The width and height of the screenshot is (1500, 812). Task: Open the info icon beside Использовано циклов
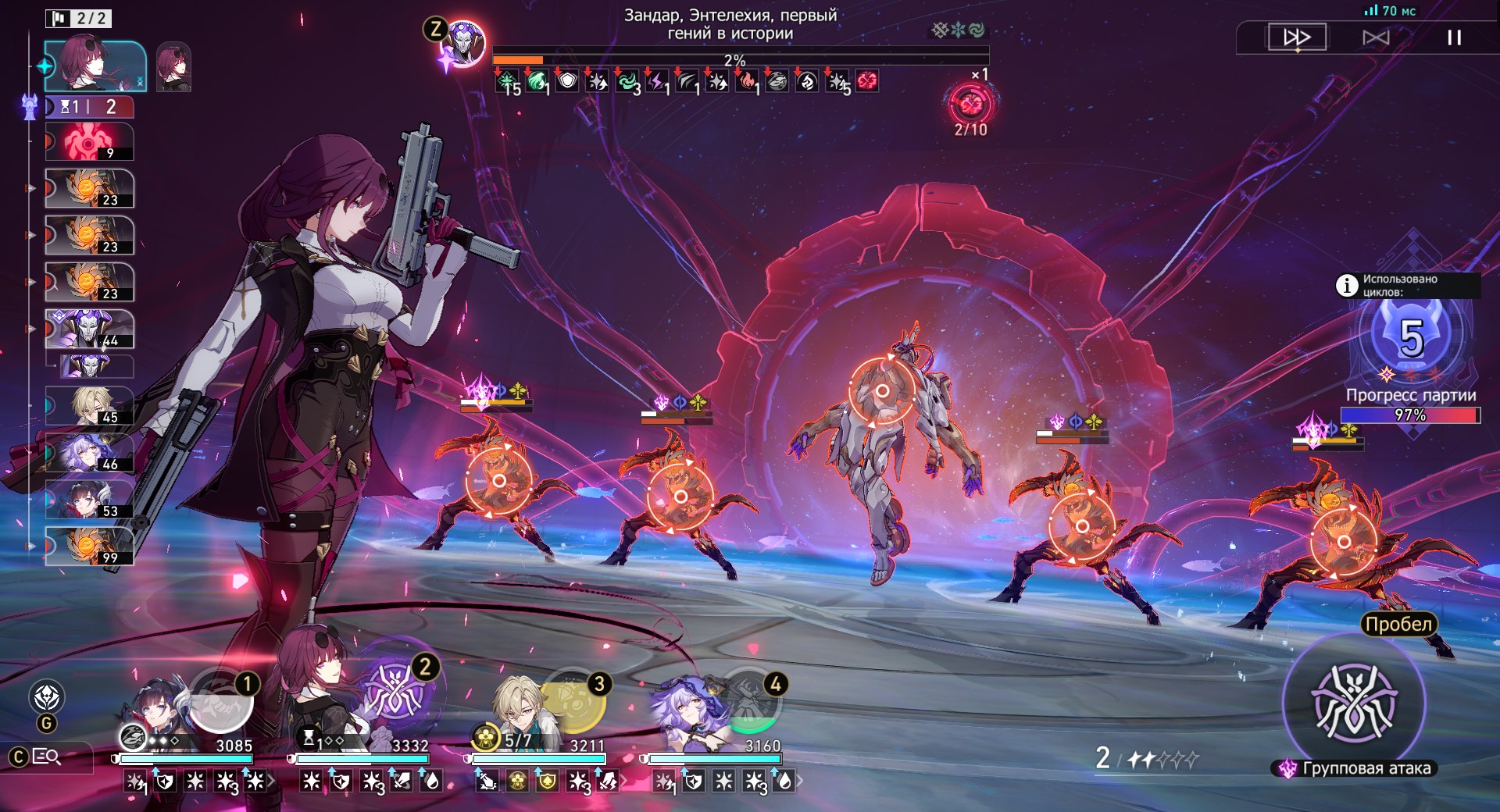(1346, 286)
